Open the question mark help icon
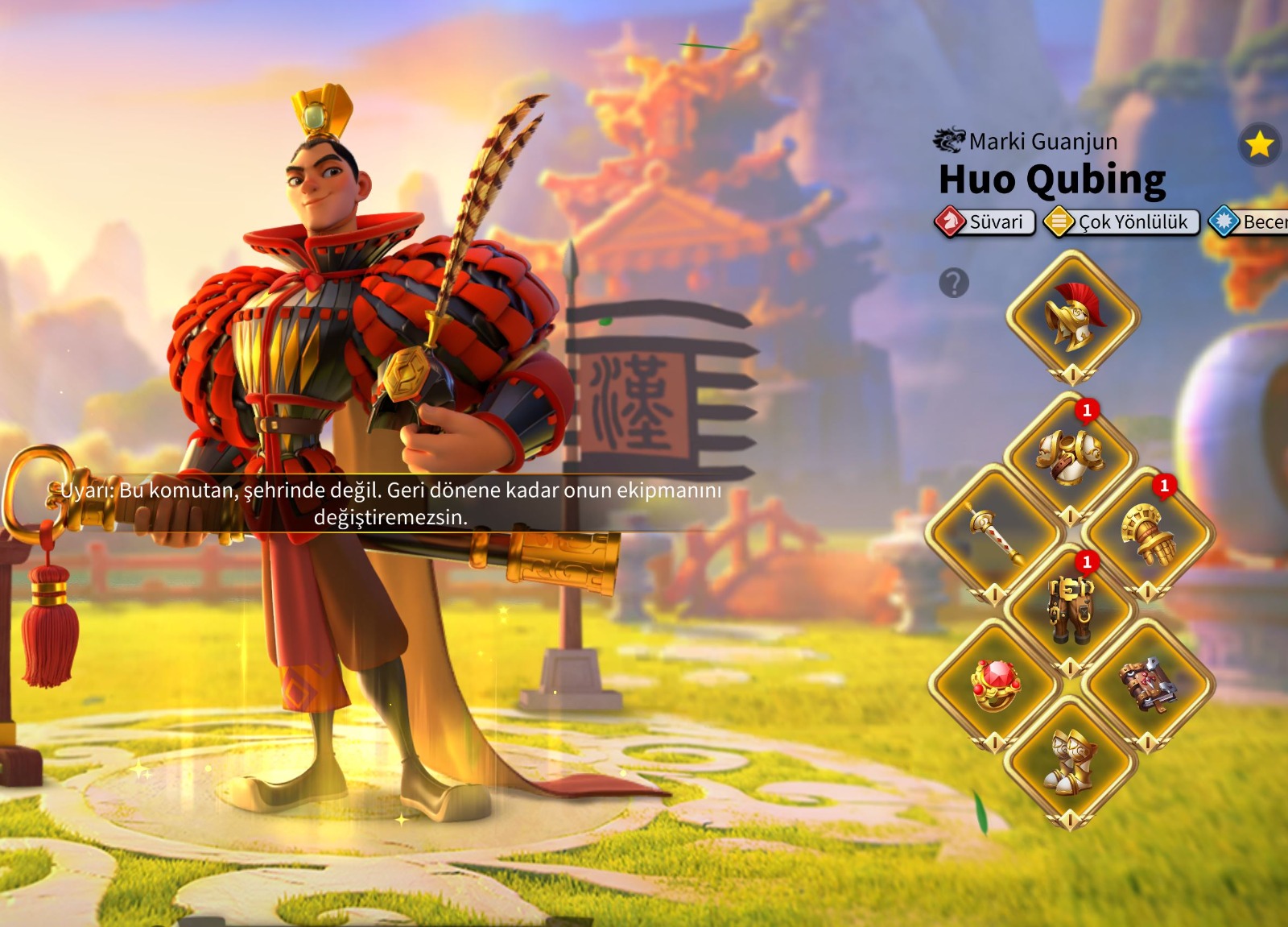Screen dimensions: 1288x927 tap(954, 283)
